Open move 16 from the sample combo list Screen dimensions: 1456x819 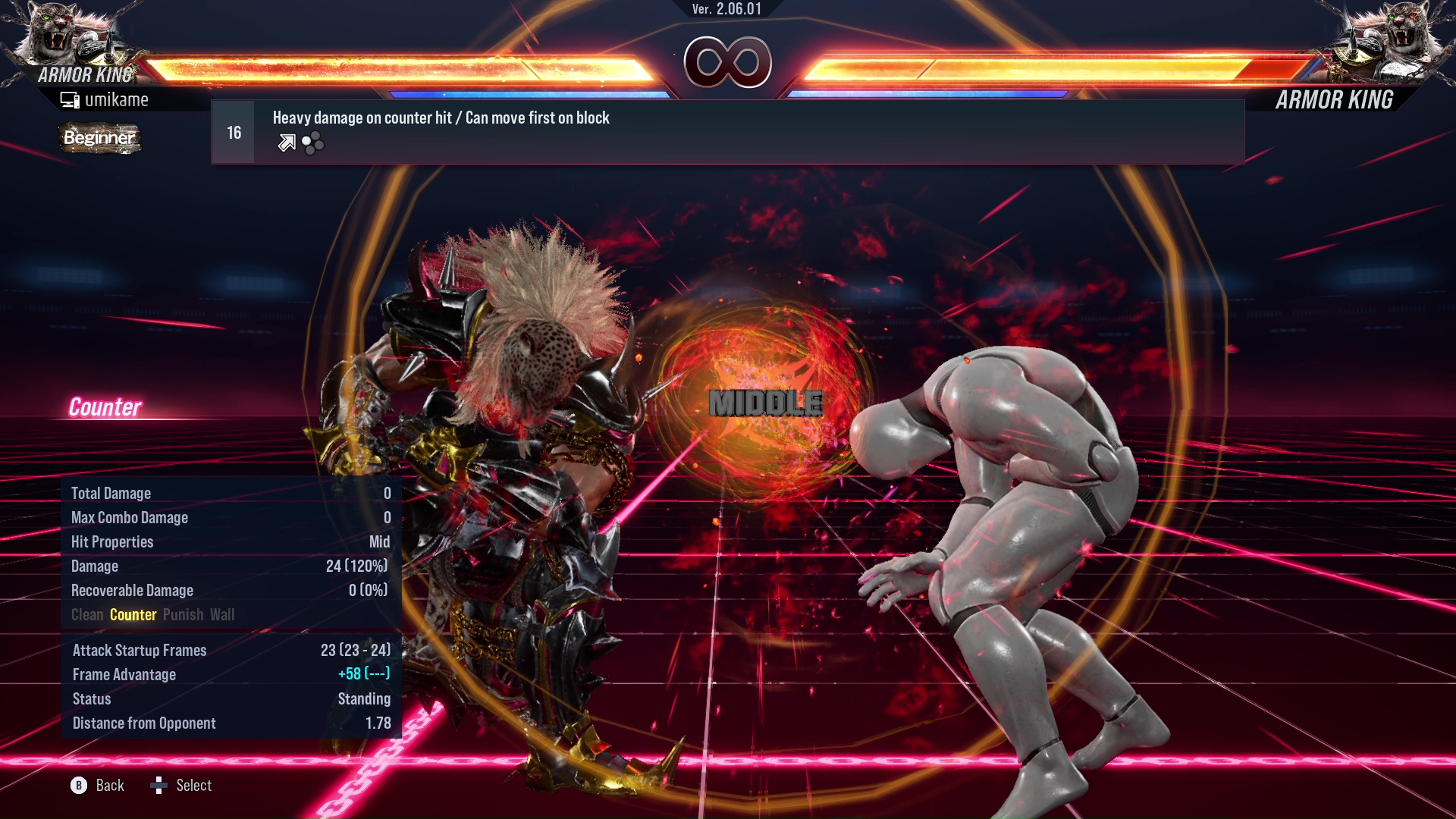pos(232,131)
